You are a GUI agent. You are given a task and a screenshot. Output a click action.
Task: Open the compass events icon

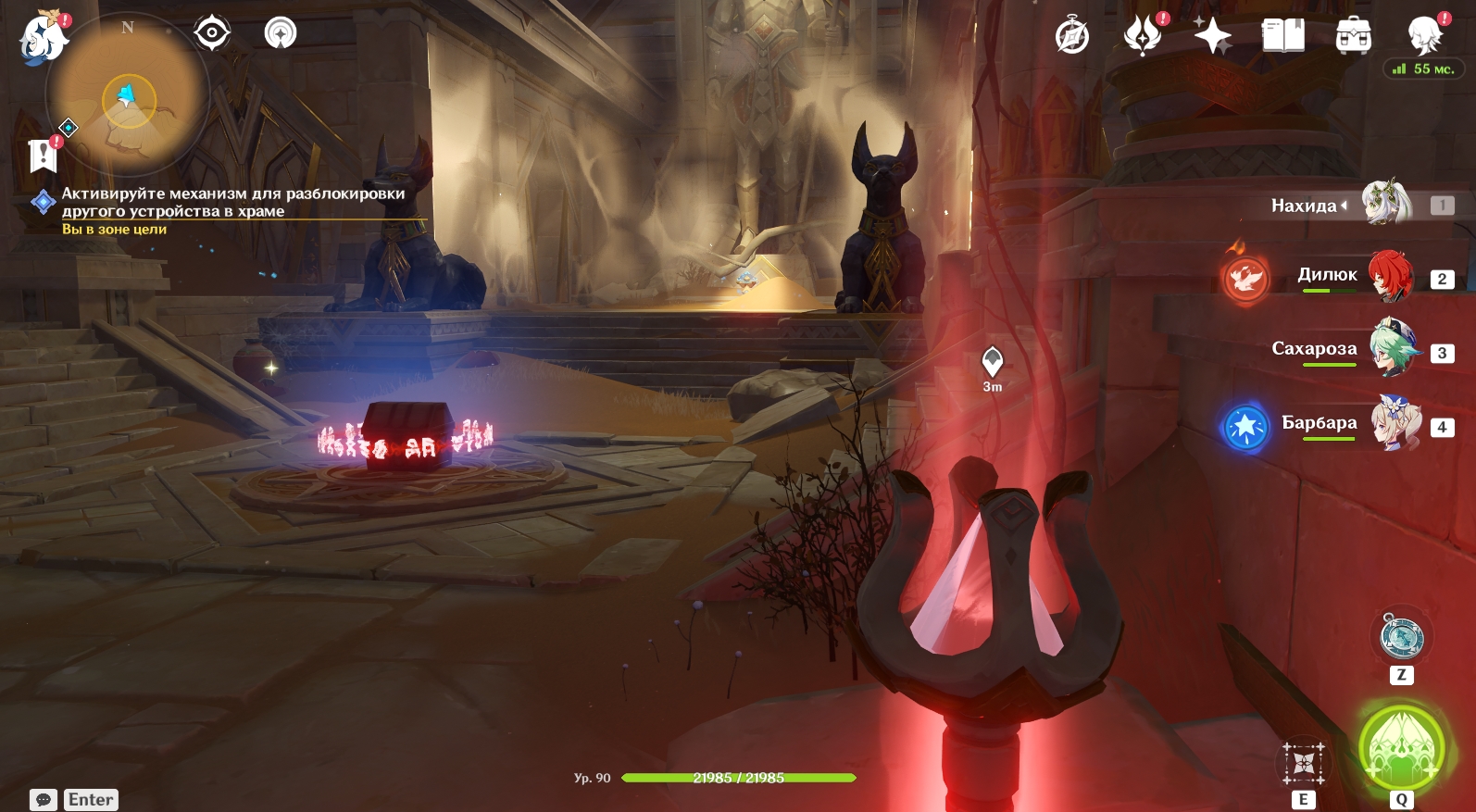(x=1072, y=36)
